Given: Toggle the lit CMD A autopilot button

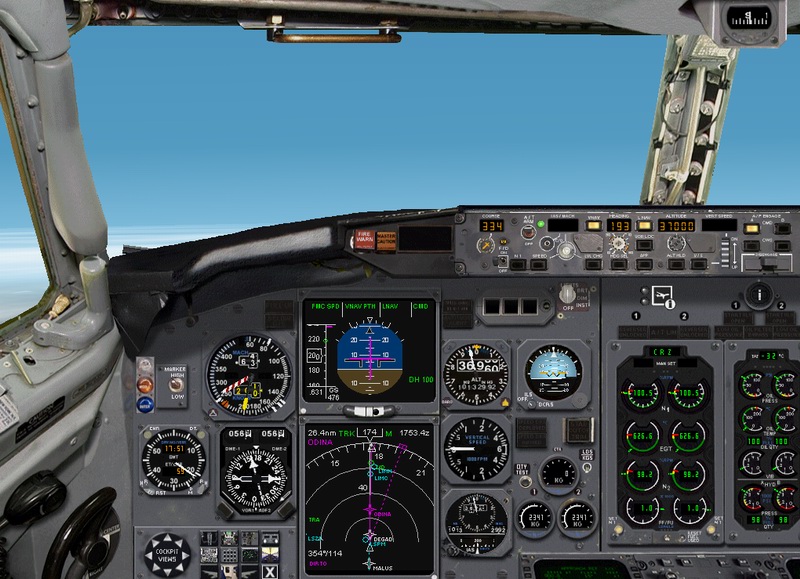Looking at the screenshot, I should 751,227.
